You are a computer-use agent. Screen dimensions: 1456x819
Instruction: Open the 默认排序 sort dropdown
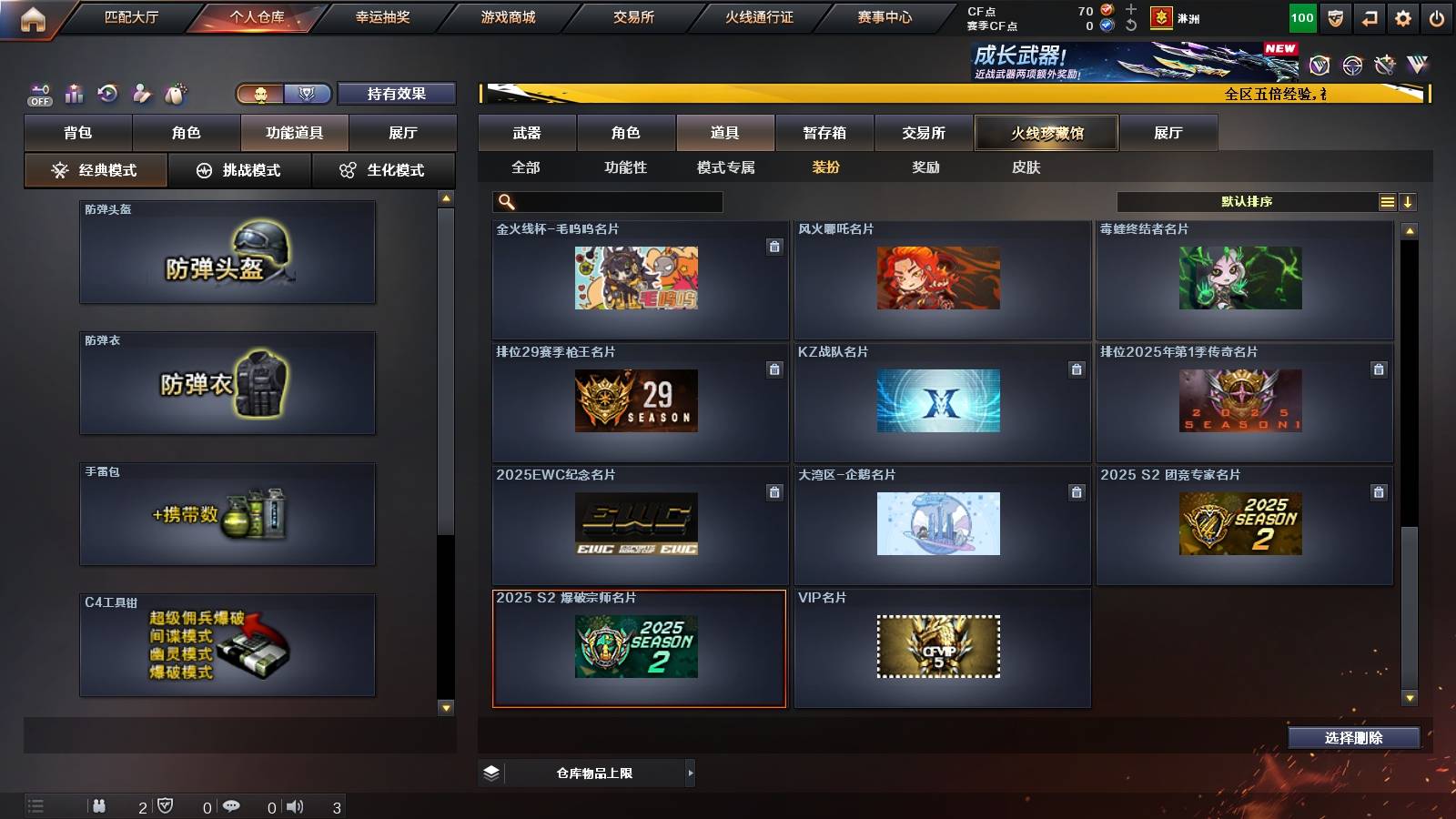(x=1247, y=201)
